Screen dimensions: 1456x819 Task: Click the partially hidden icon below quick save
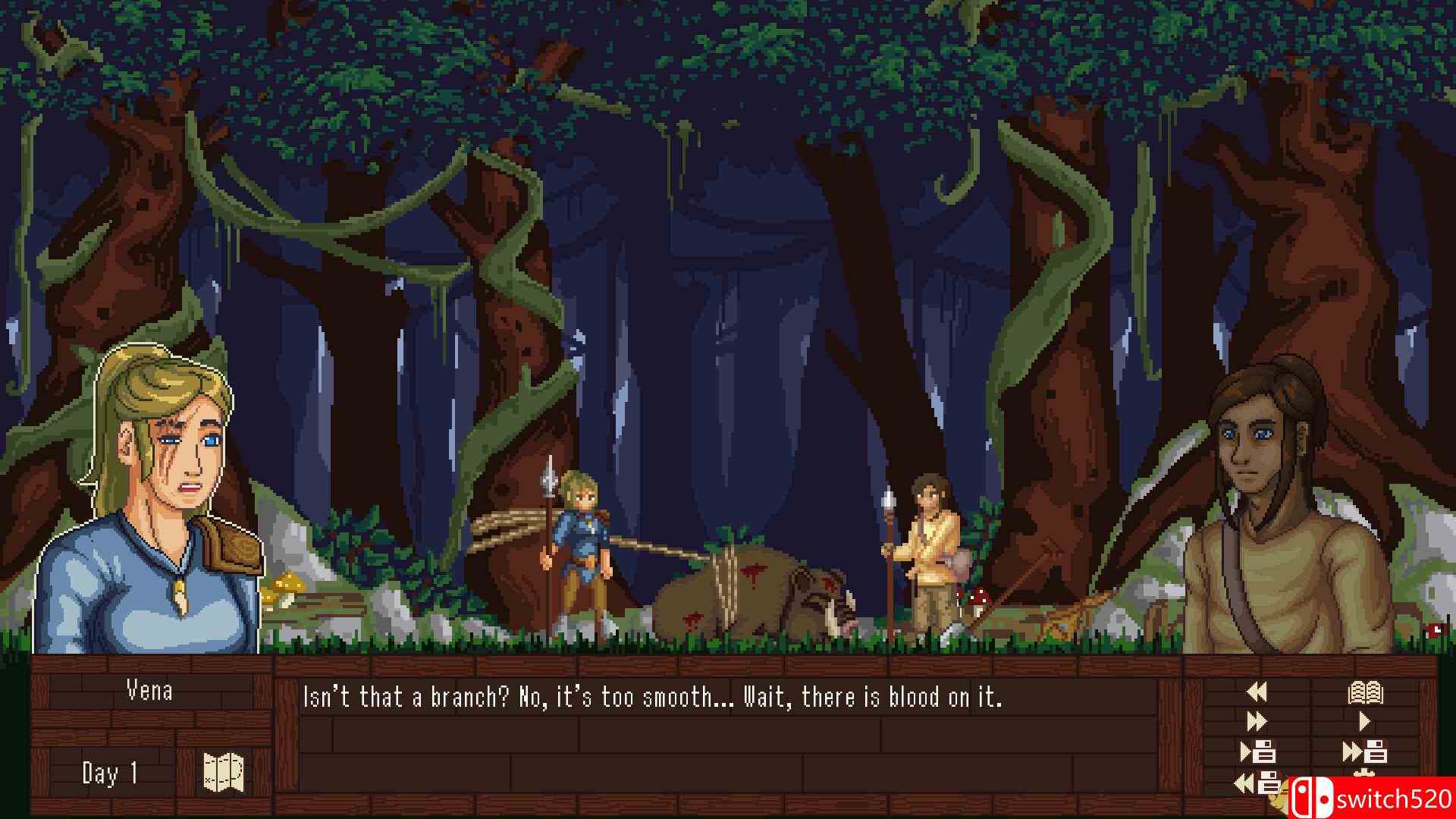[1365, 773]
